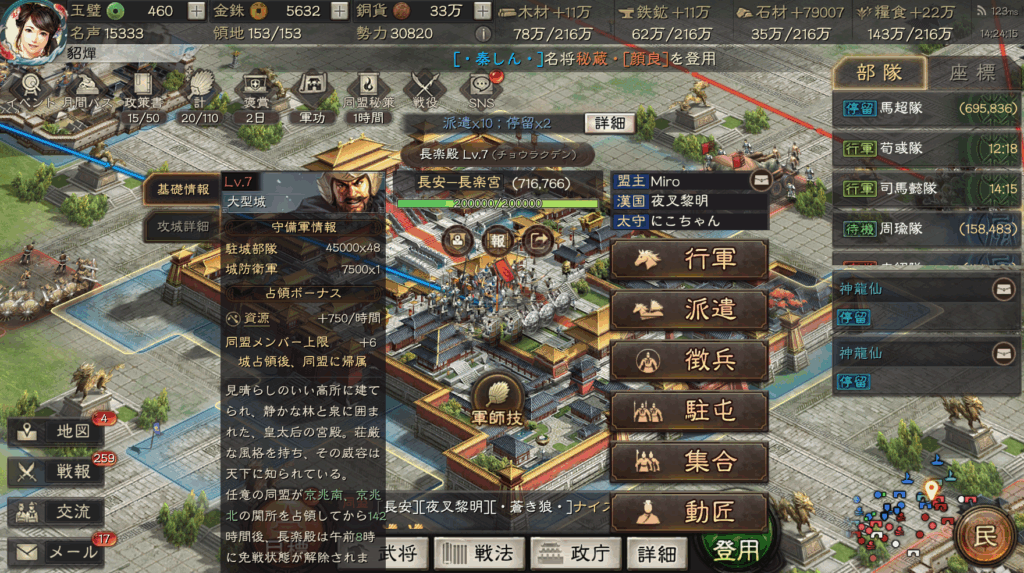Open the 徴兵 conscription option
Screen dimensions: 1024x573
(689, 361)
